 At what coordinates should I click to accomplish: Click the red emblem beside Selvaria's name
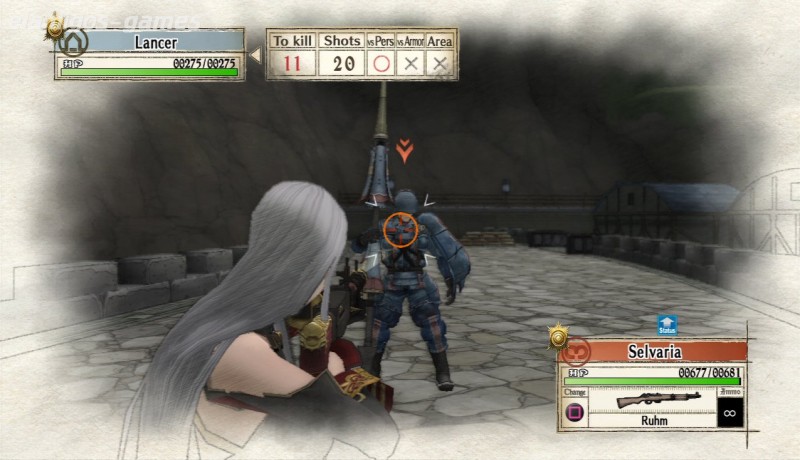578,351
